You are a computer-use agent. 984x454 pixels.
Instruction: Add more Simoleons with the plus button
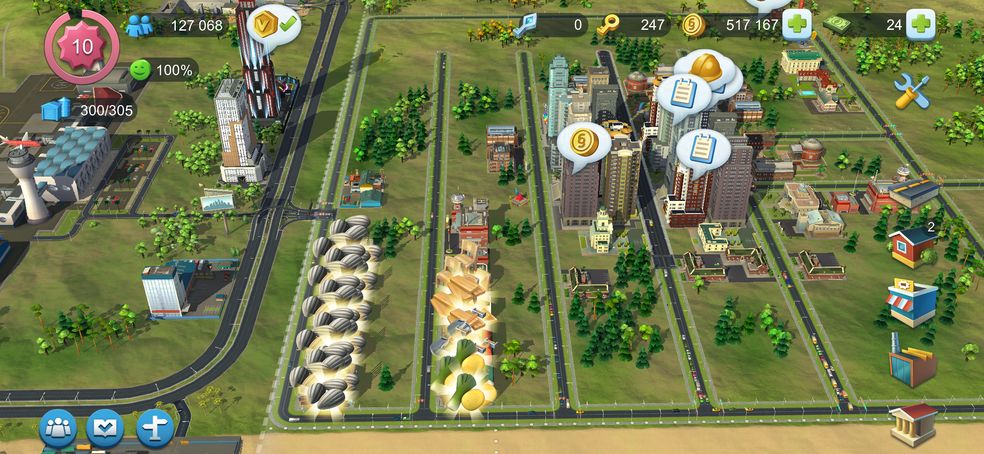coord(797,25)
